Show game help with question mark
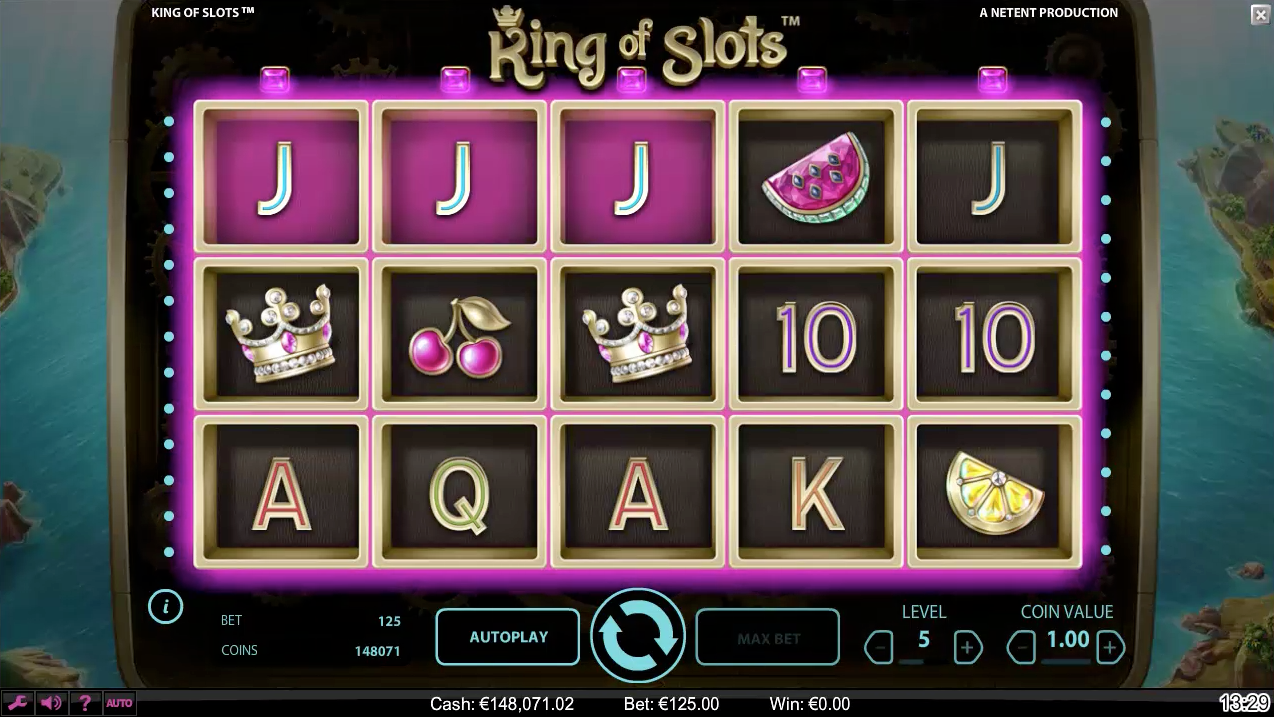 (x=85, y=703)
